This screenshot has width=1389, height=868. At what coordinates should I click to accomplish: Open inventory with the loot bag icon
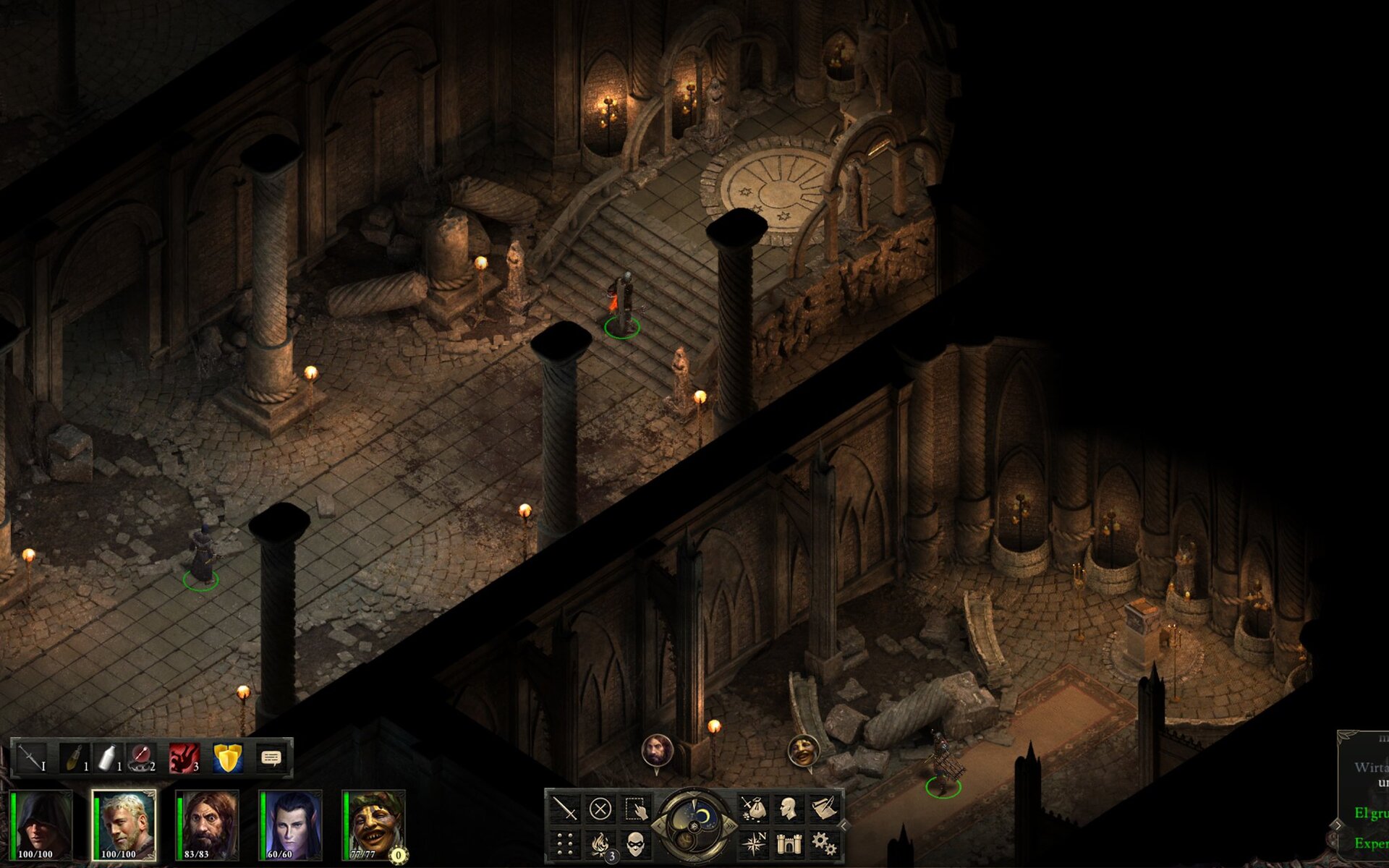coord(753,808)
